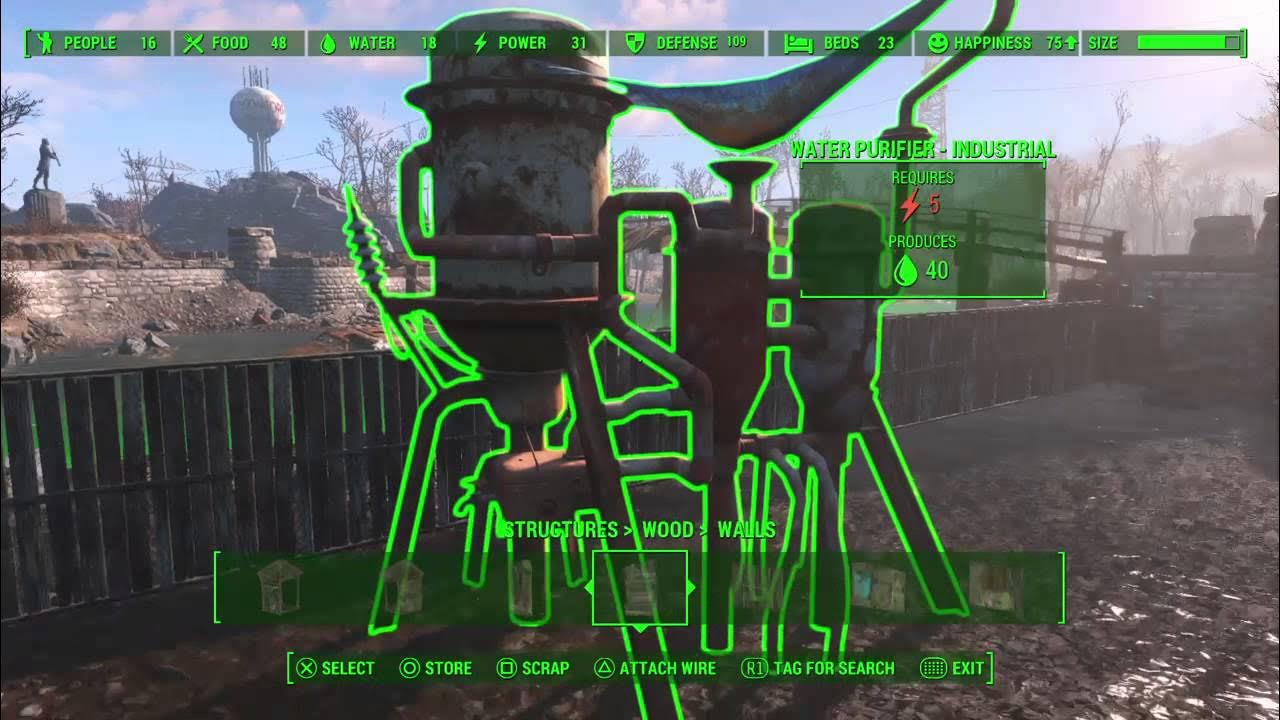
Task: Click the right arrow beside the selected wall
Action: pos(690,586)
